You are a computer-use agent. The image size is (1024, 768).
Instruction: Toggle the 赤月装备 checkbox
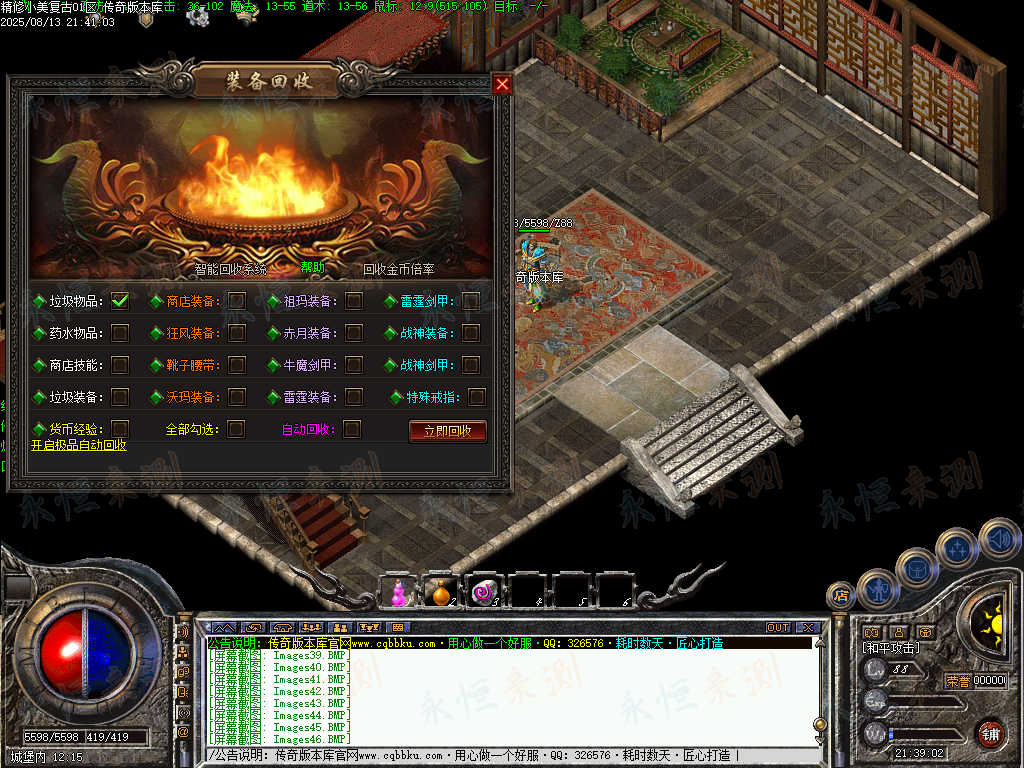(x=354, y=333)
